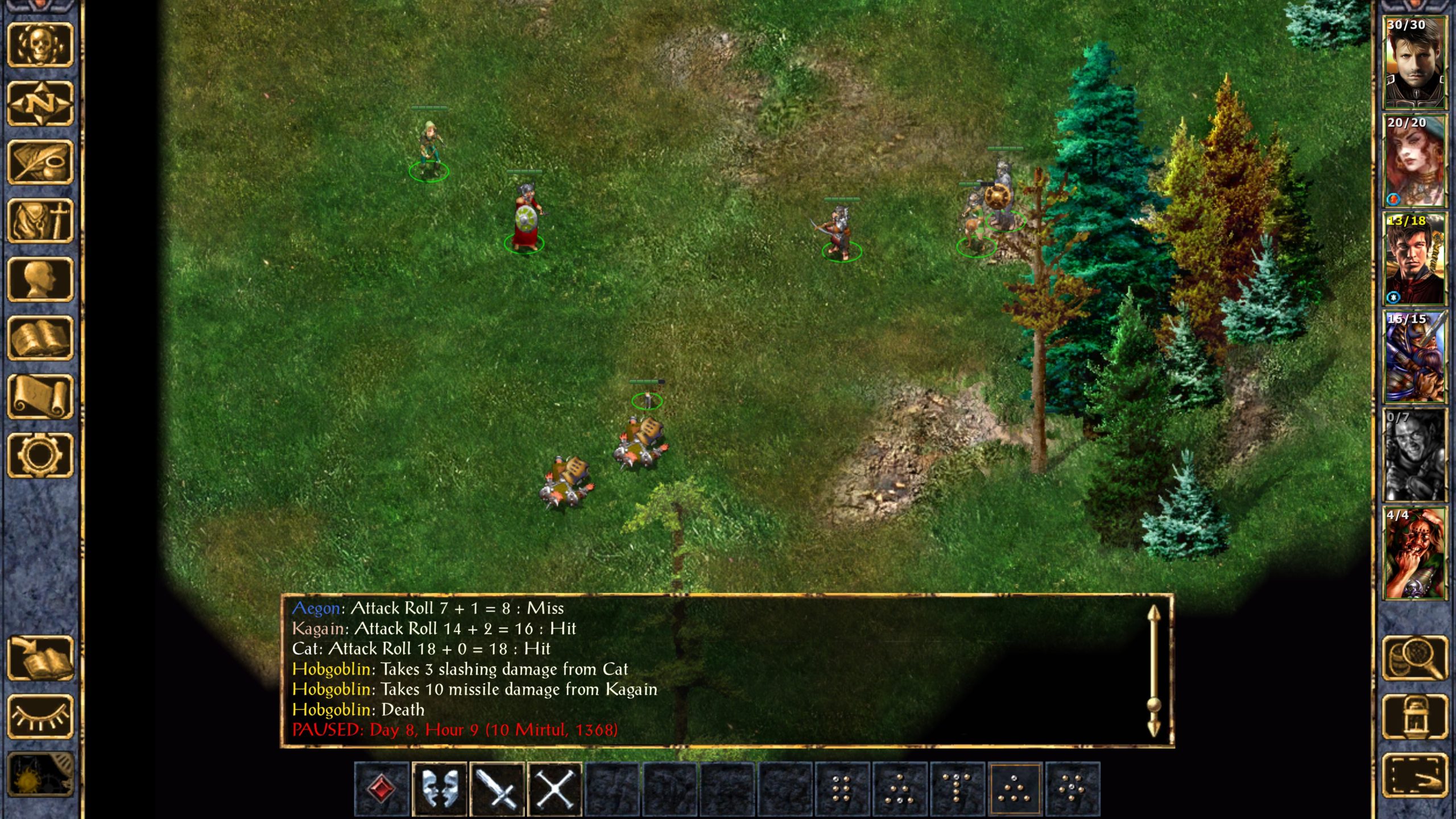Open the inventory screen icon
Viewport: 1456px width, 819px height.
(x=40, y=221)
